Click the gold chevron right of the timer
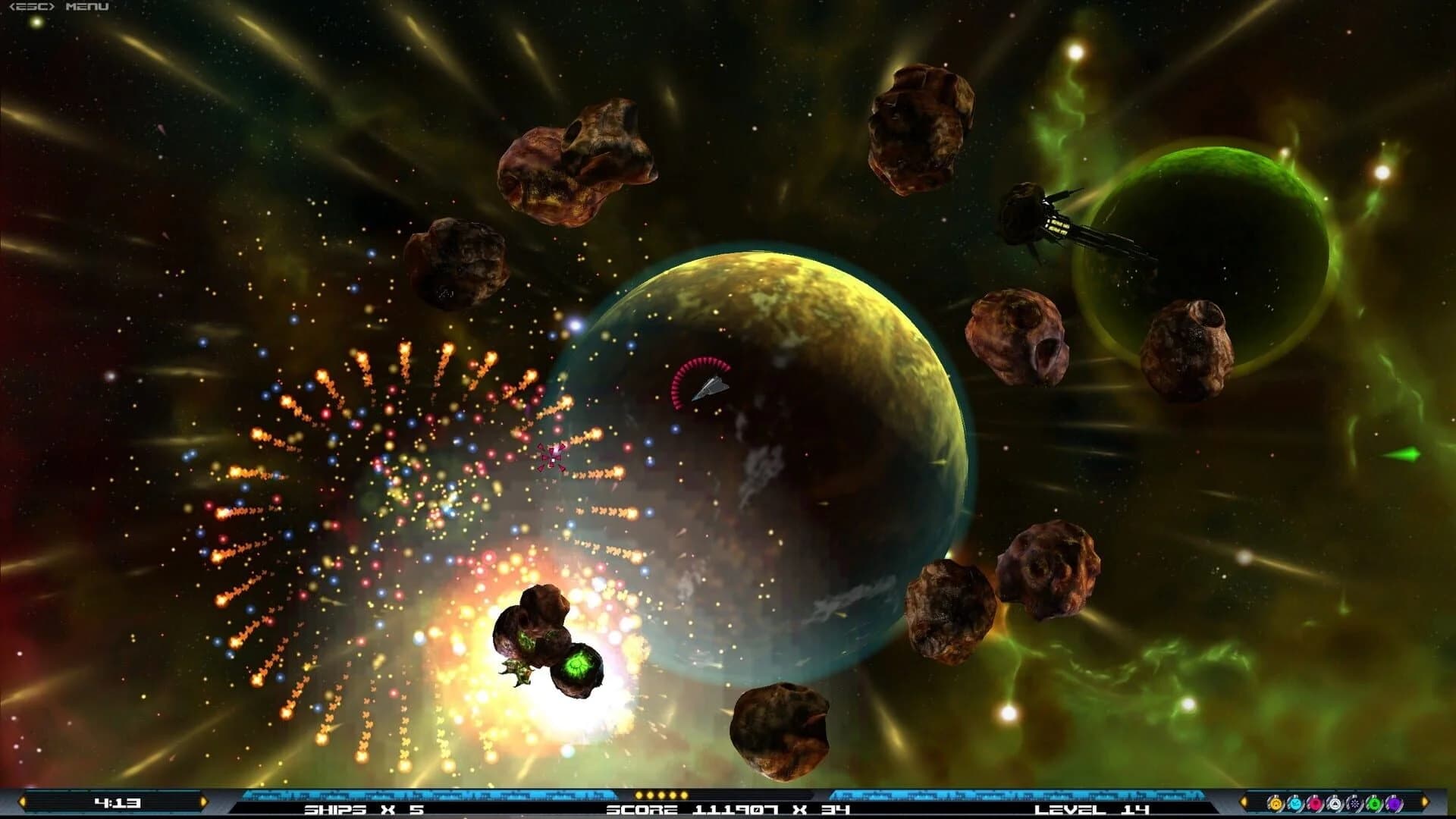Screen dimensions: 1456x819 pos(203,800)
